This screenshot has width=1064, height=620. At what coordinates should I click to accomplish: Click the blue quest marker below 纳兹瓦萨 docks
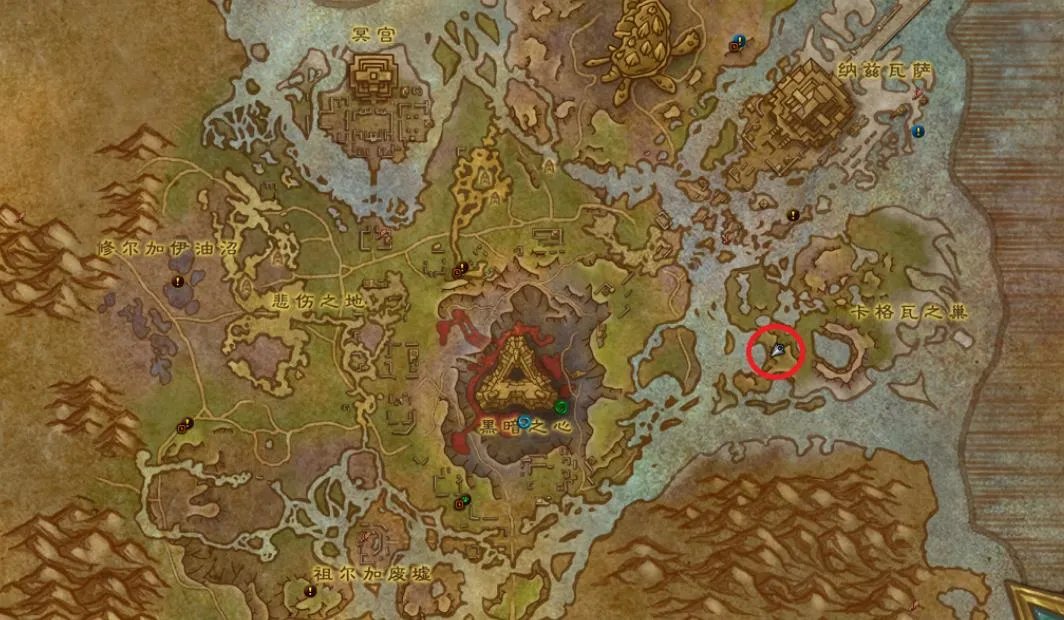[918, 131]
